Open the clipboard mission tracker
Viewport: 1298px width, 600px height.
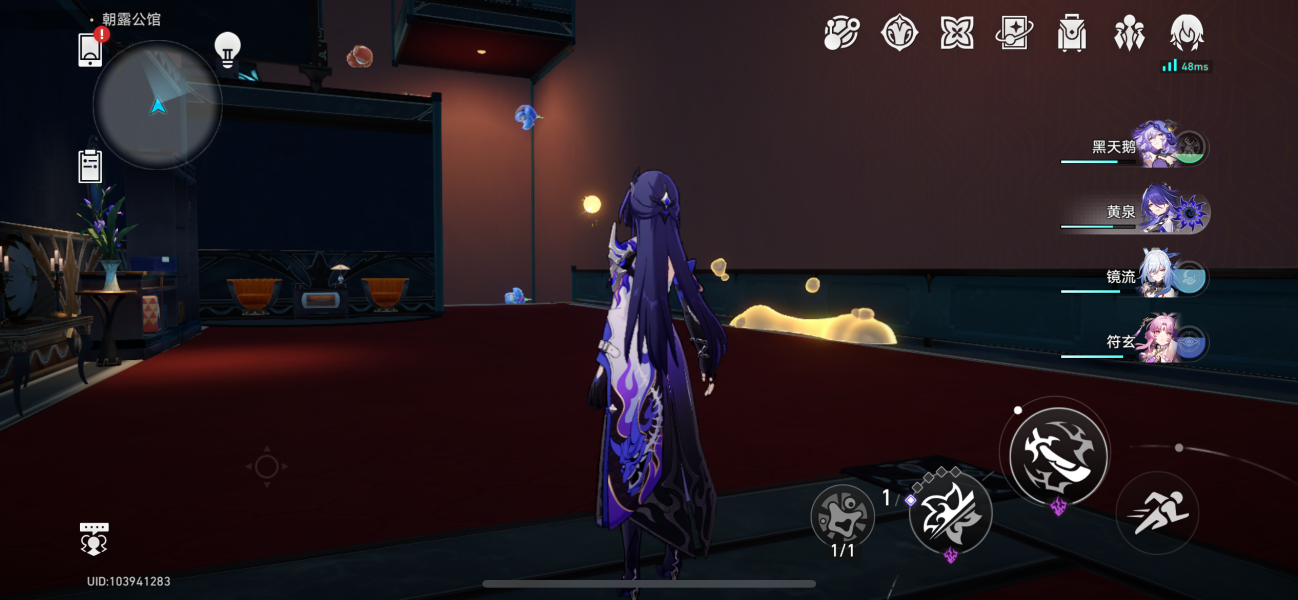[x=90, y=166]
